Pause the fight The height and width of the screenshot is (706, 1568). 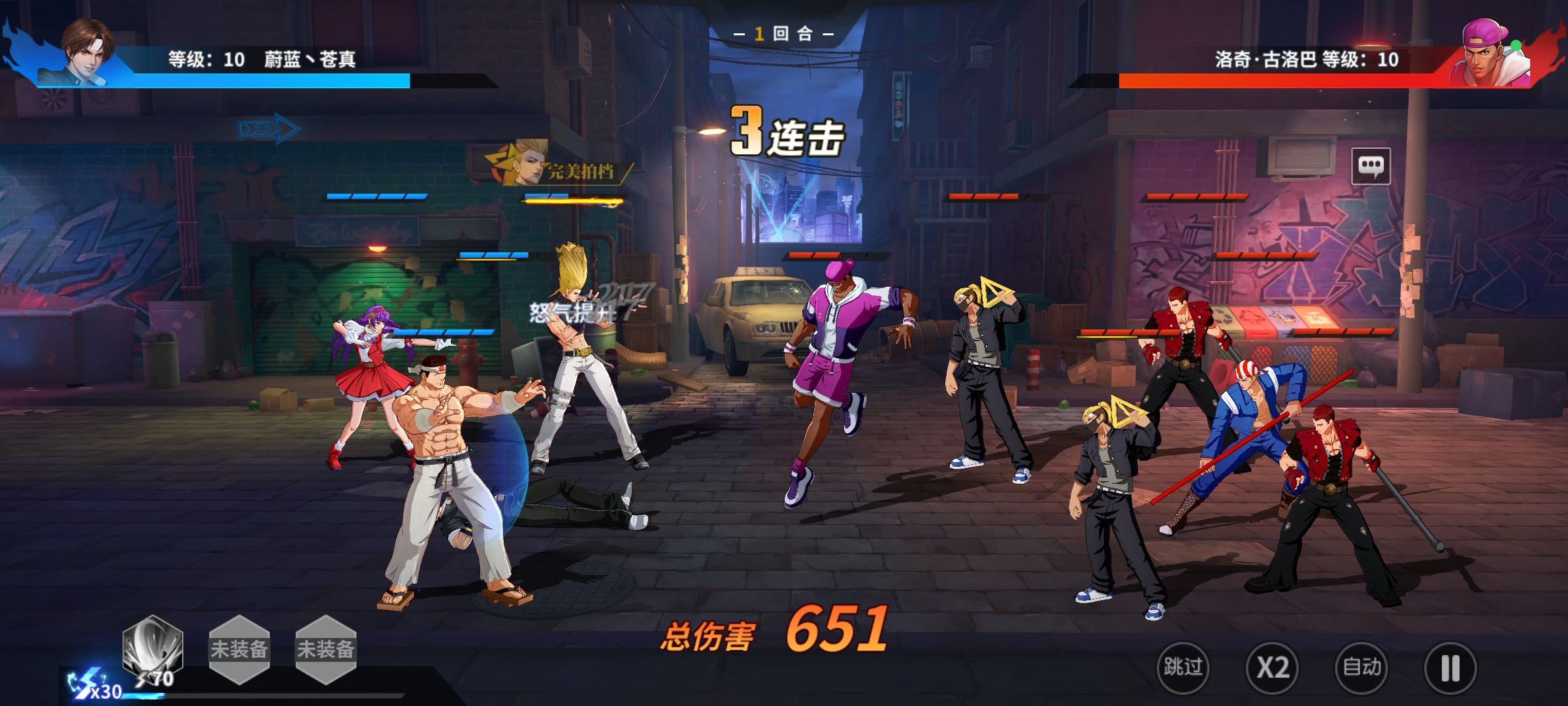point(1450,667)
